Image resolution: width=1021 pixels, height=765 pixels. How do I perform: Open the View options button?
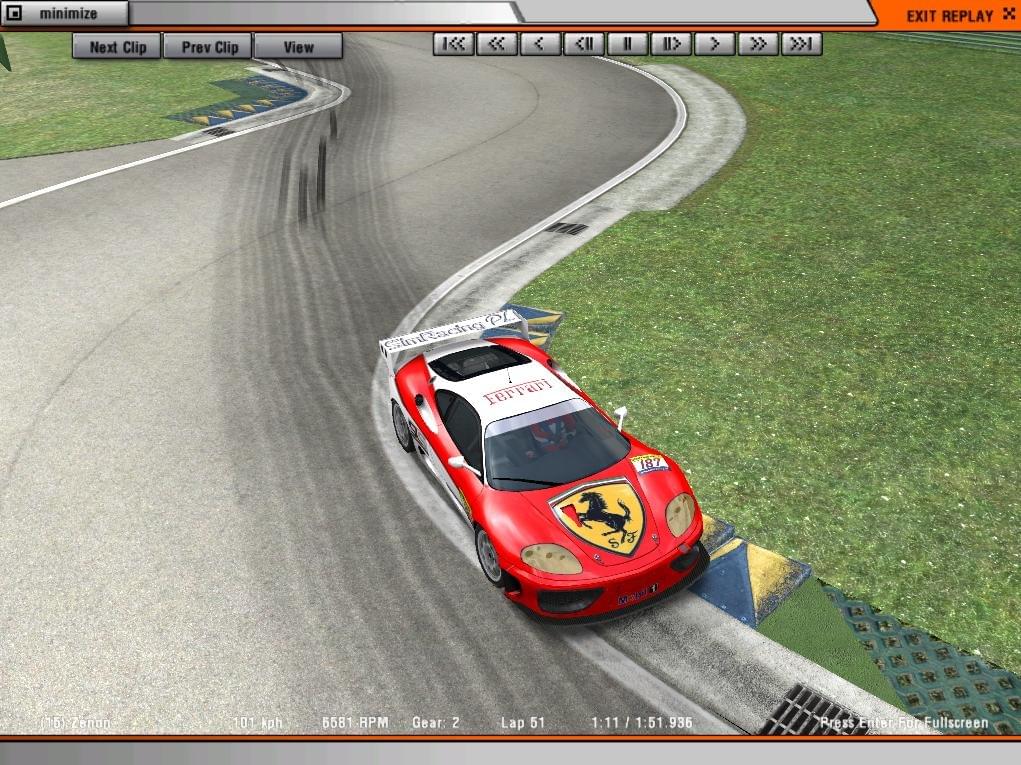298,46
